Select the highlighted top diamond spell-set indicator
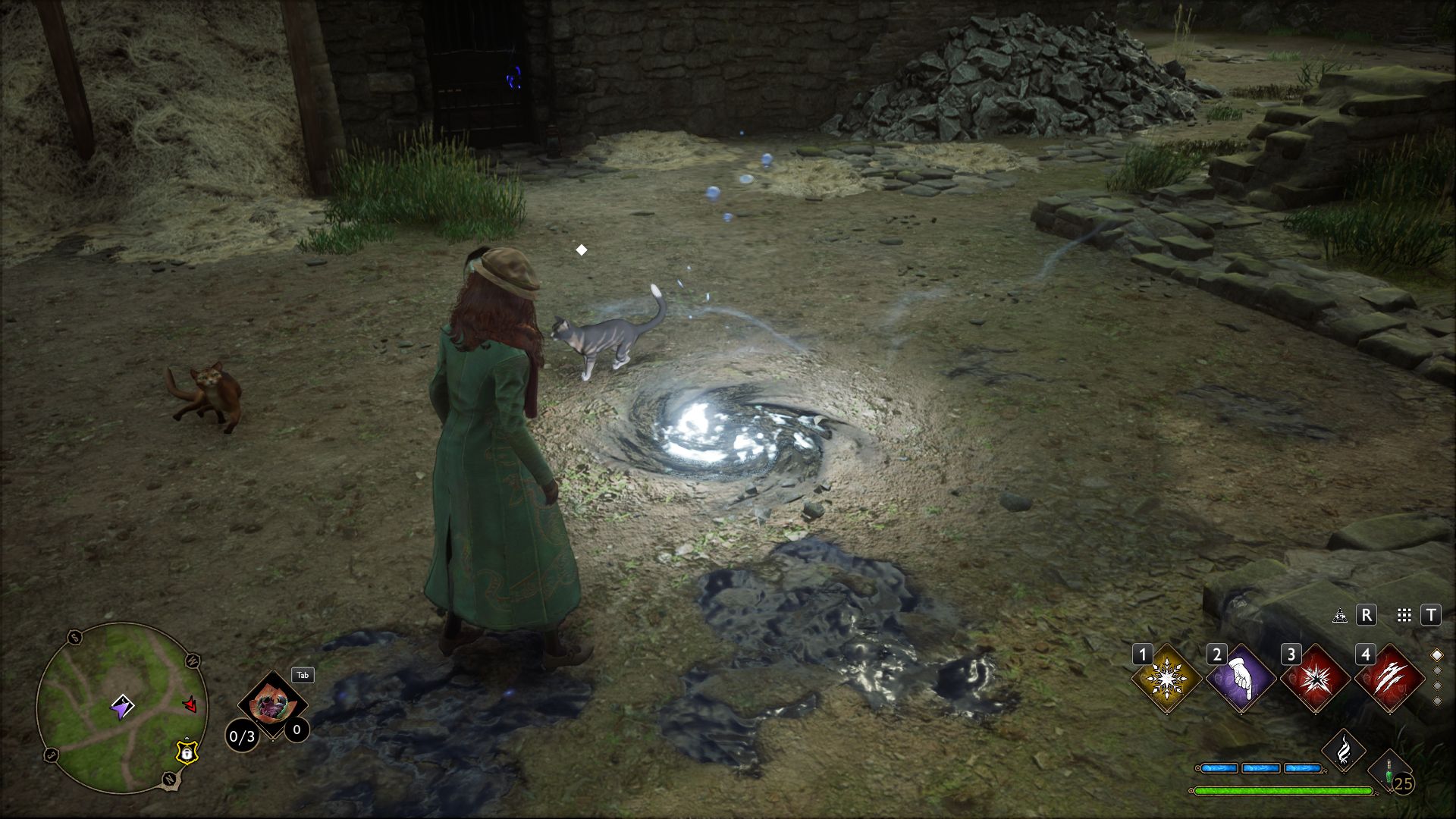This screenshot has width=1456, height=819. pyautogui.click(x=1436, y=655)
